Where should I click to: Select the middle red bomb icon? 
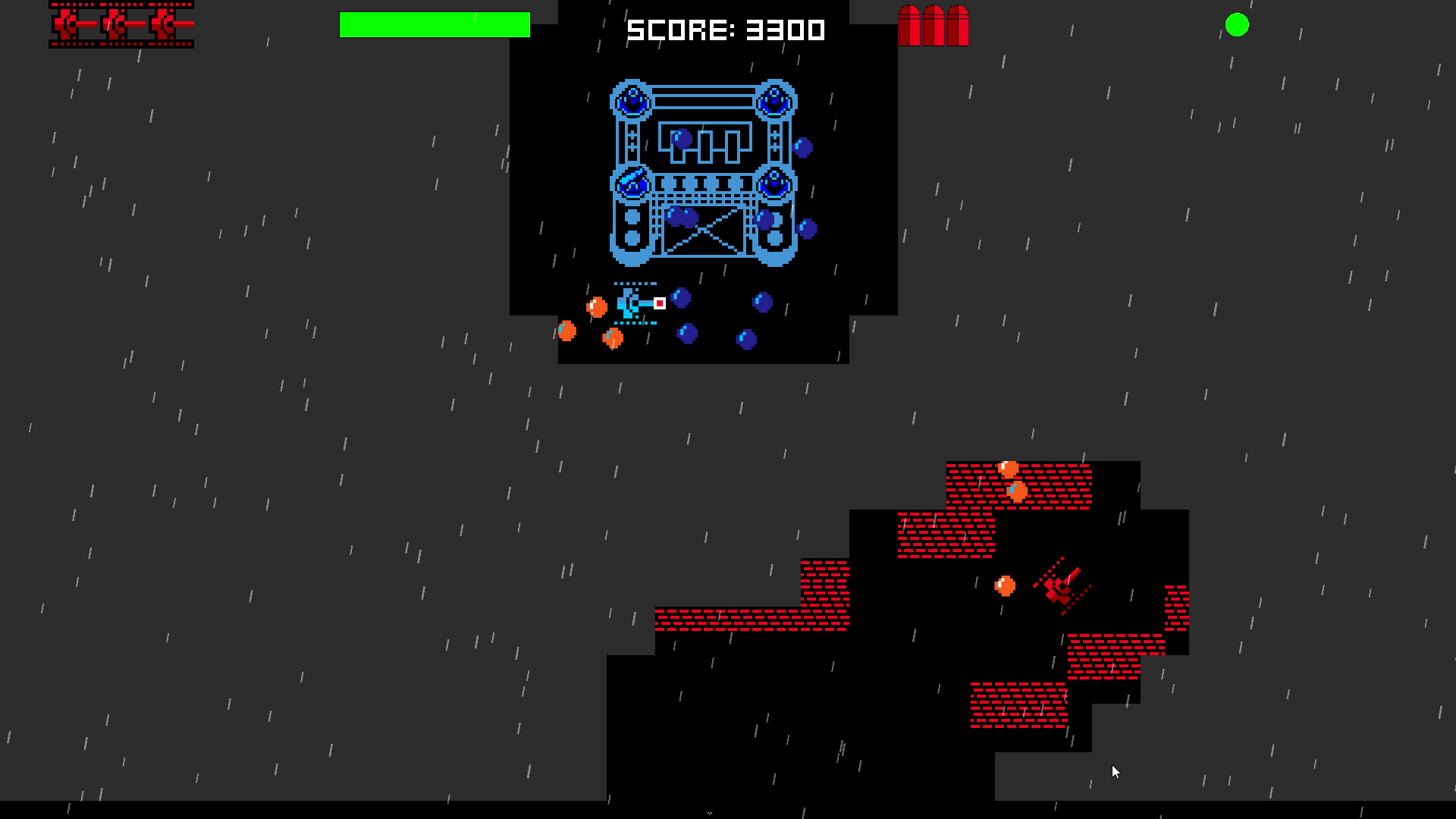tap(933, 24)
